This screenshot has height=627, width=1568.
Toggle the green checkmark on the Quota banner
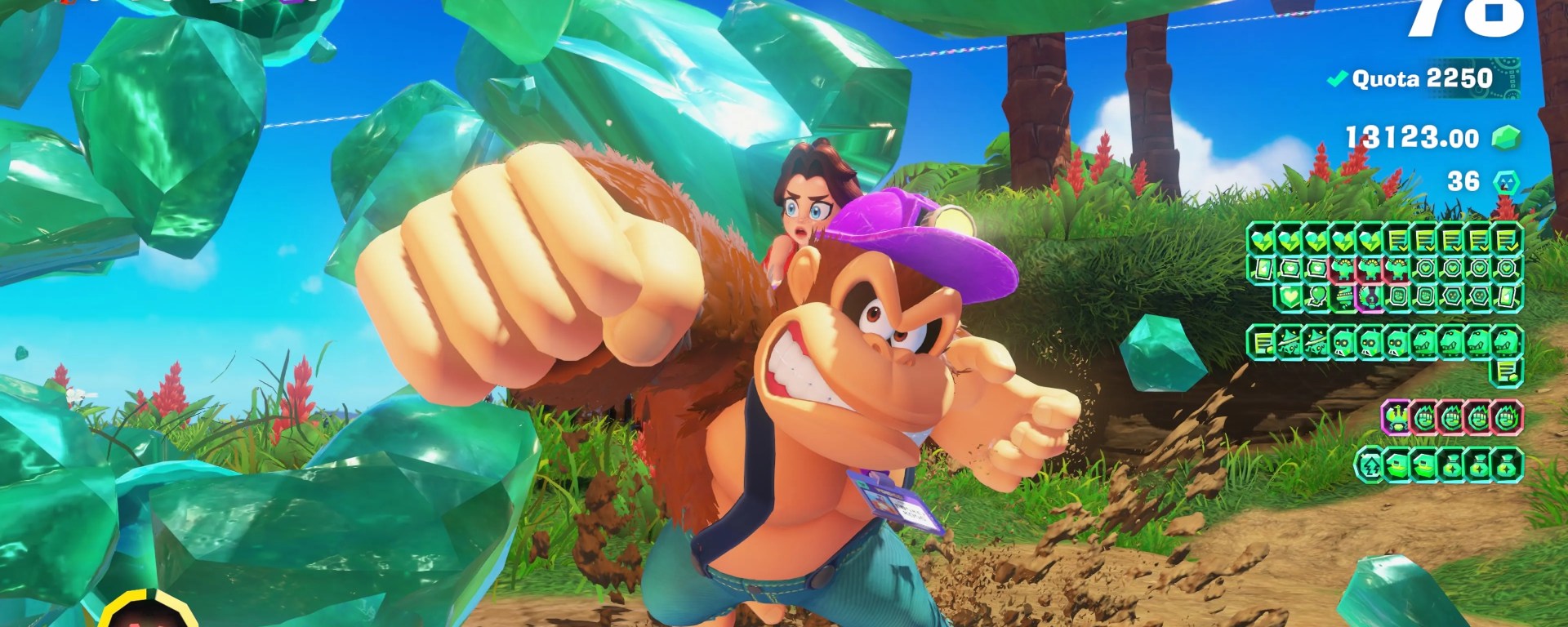(x=1338, y=80)
